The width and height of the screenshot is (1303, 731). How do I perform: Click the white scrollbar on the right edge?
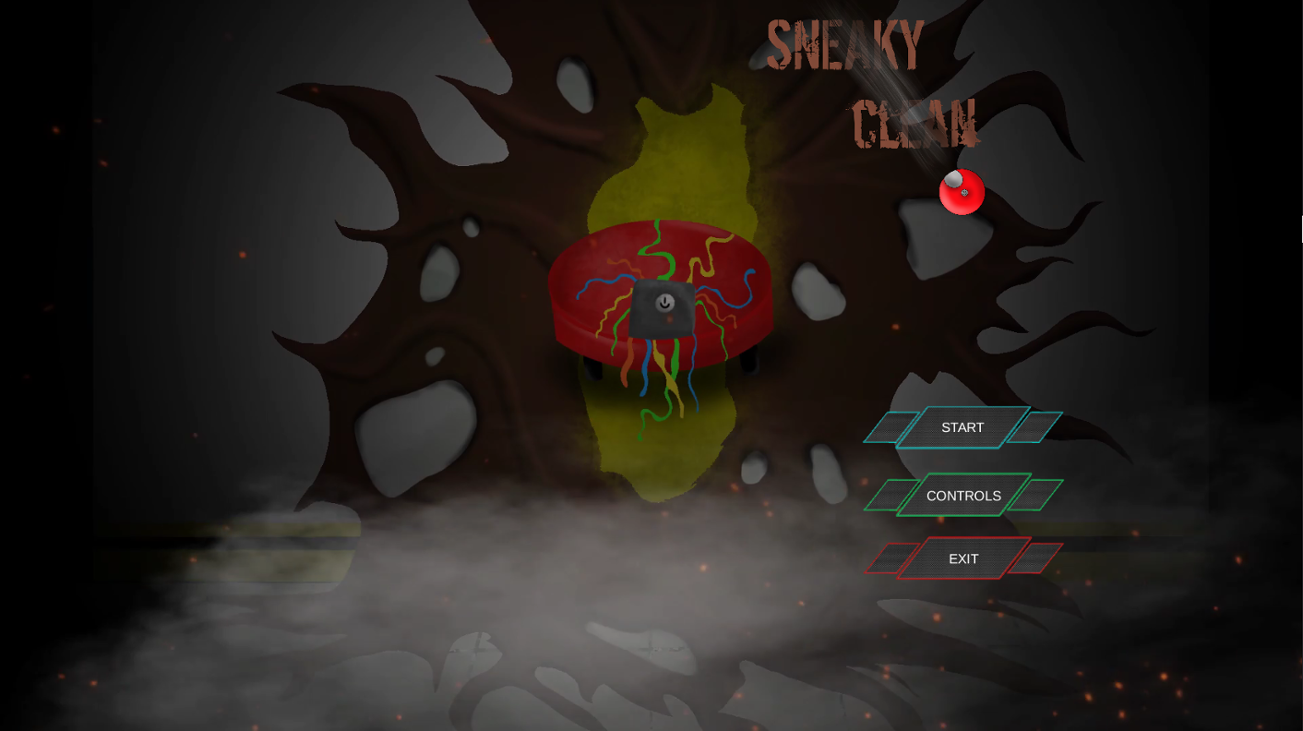(1299, 232)
